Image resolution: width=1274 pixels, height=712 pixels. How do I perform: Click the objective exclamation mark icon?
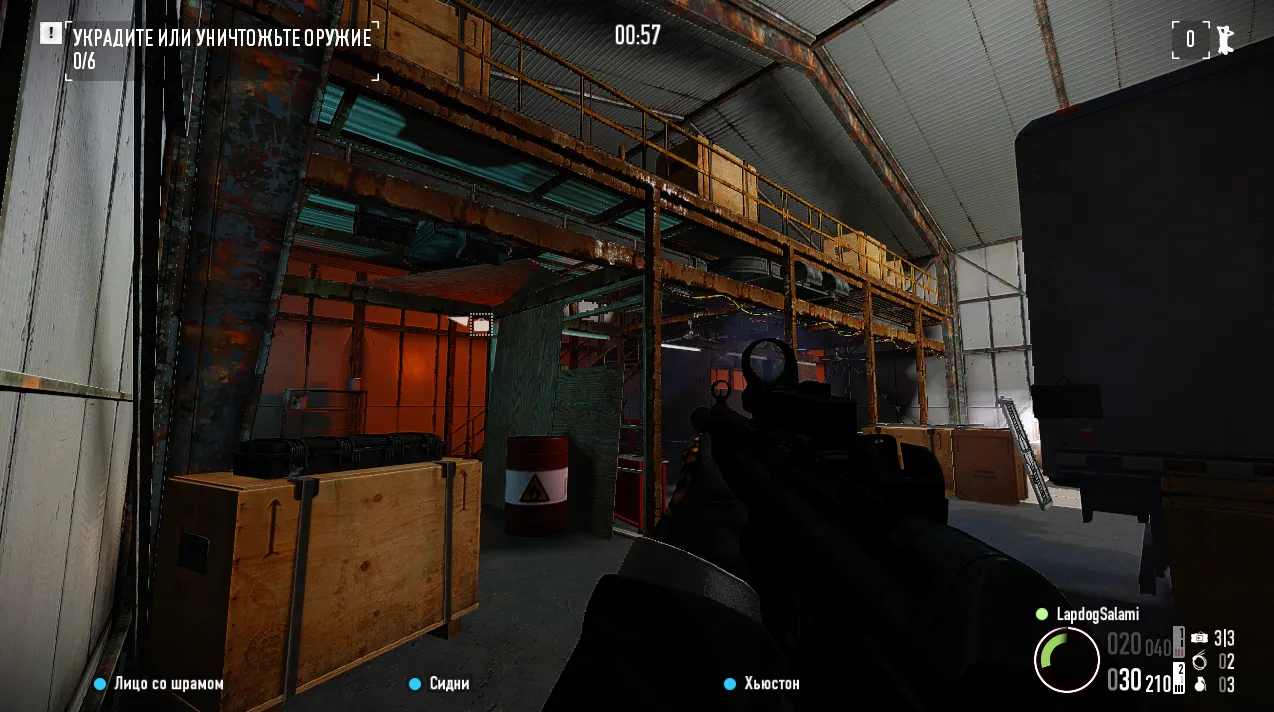(51, 34)
